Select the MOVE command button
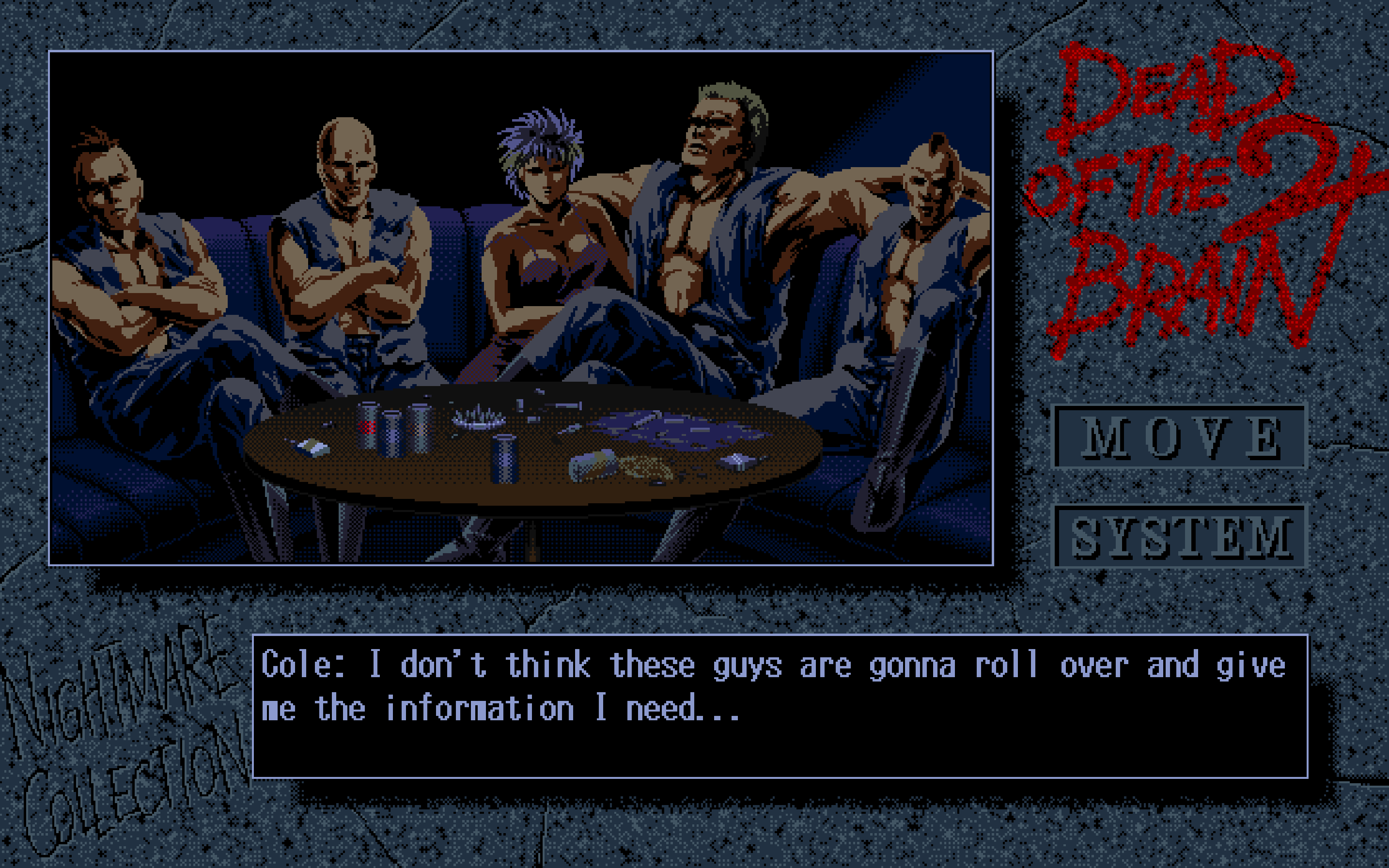Image resolution: width=1389 pixels, height=868 pixels. pos(1179,437)
